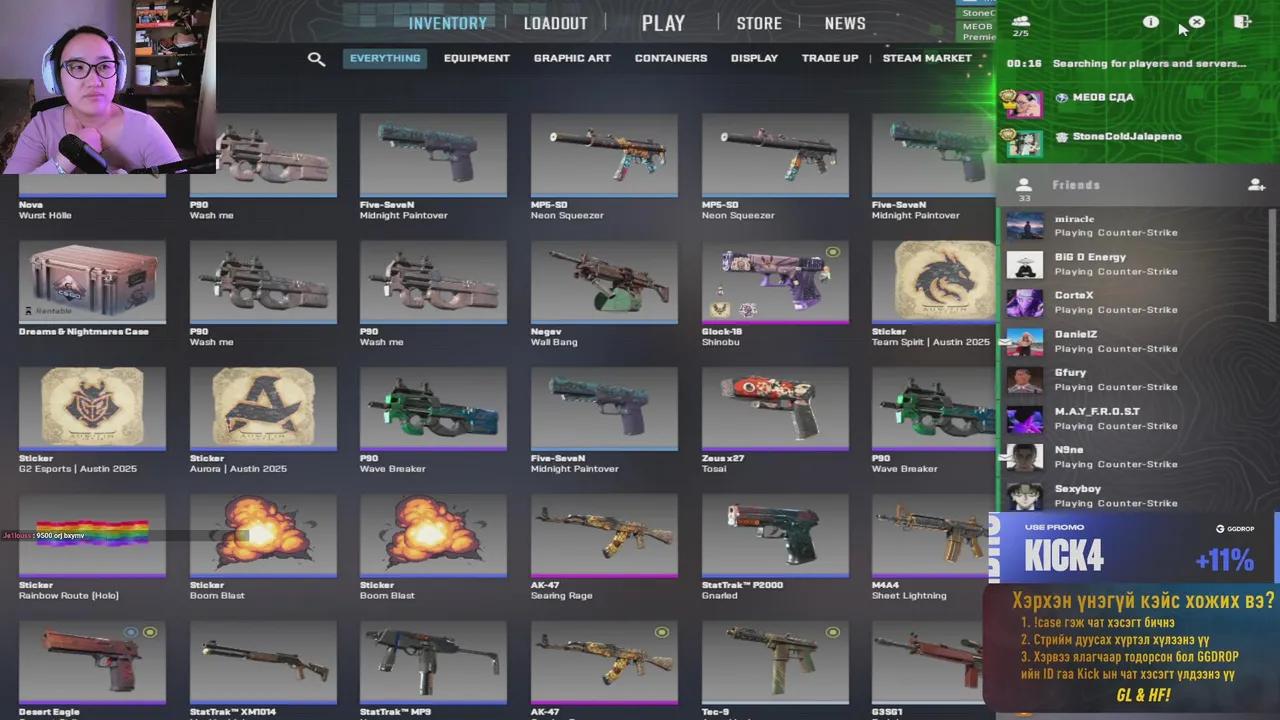
Task: Open the STORE page
Action: click(759, 22)
